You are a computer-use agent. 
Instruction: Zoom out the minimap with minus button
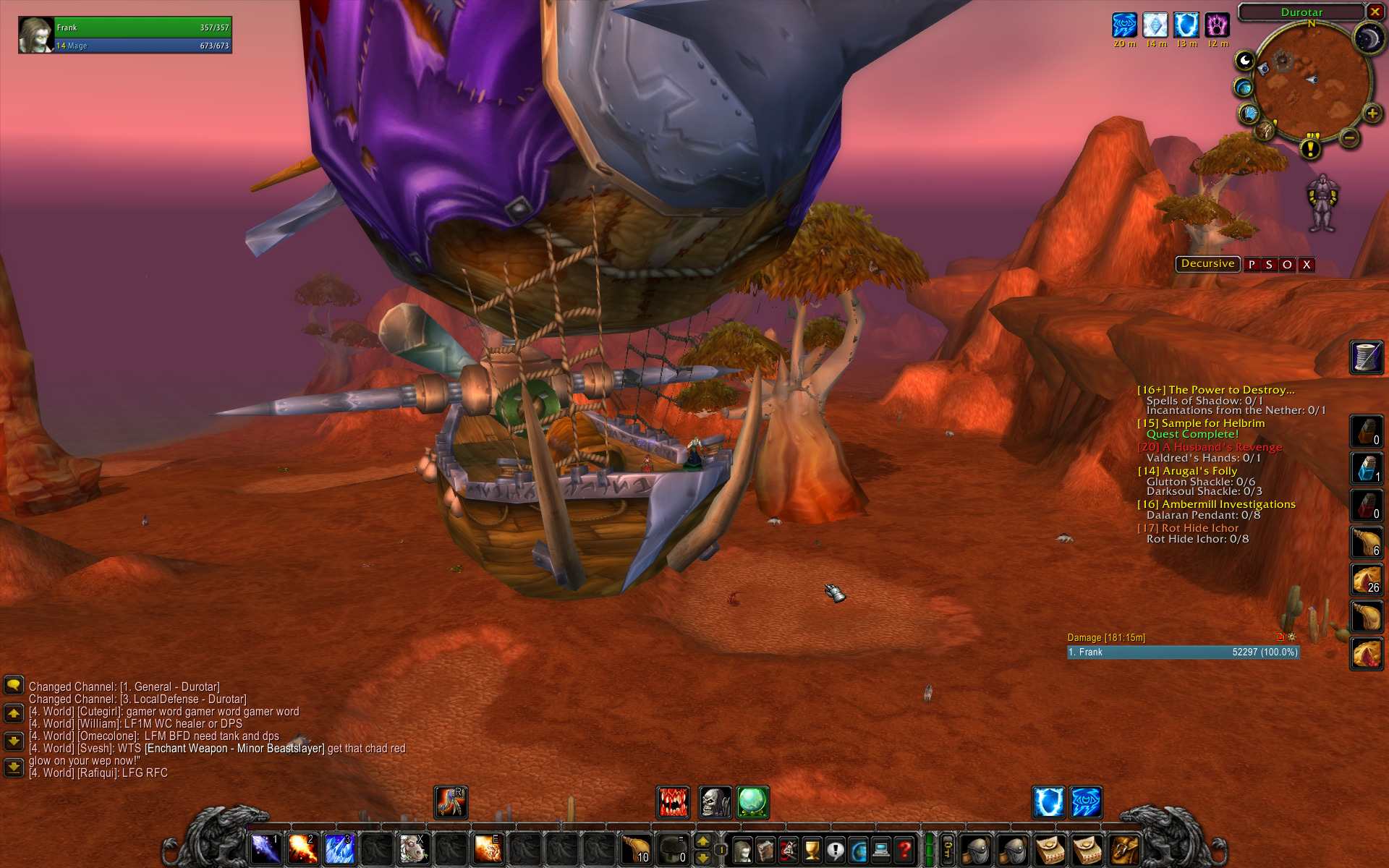pyautogui.click(x=1349, y=137)
